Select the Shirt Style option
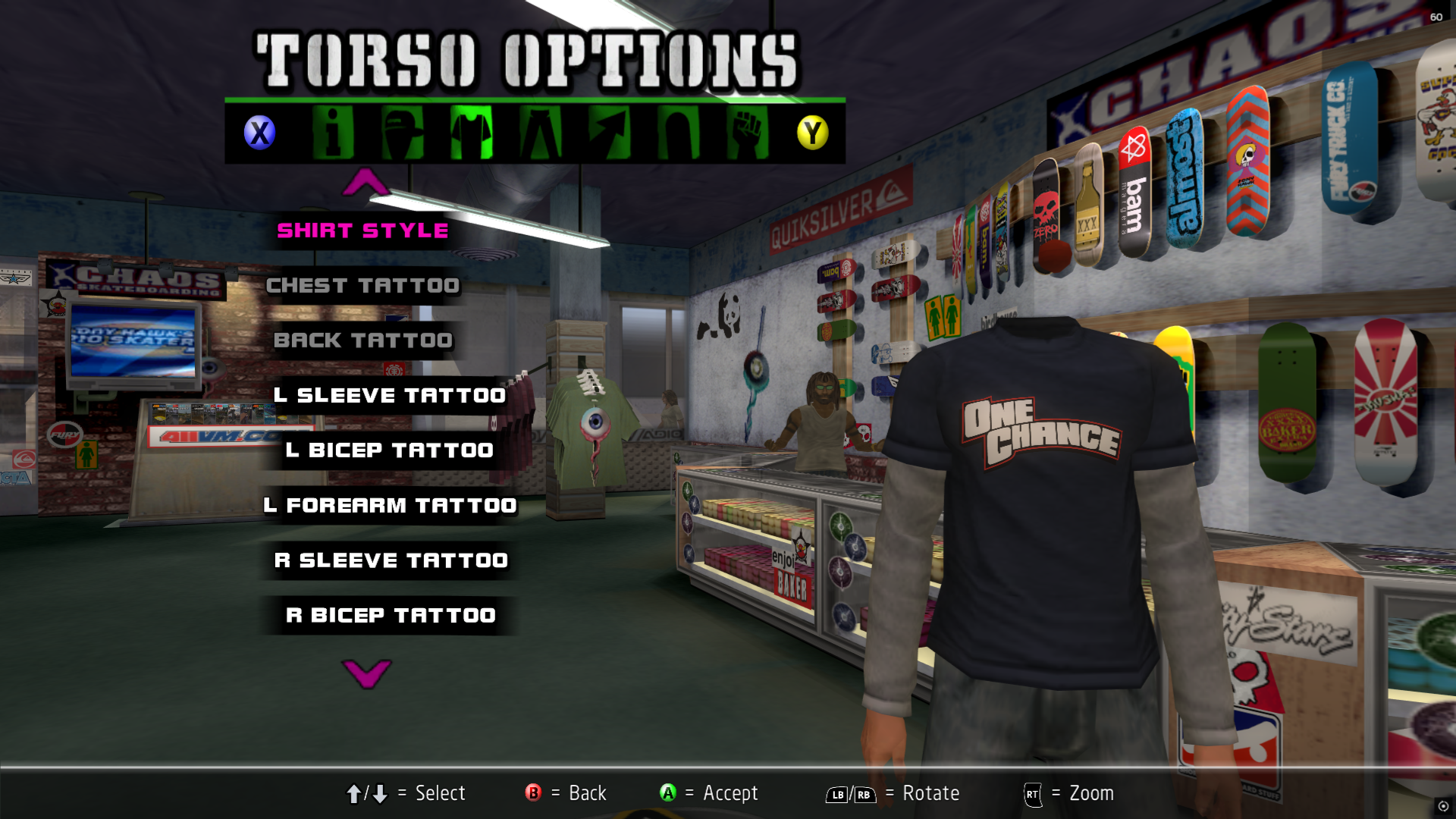This screenshot has height=819, width=1456. click(362, 231)
